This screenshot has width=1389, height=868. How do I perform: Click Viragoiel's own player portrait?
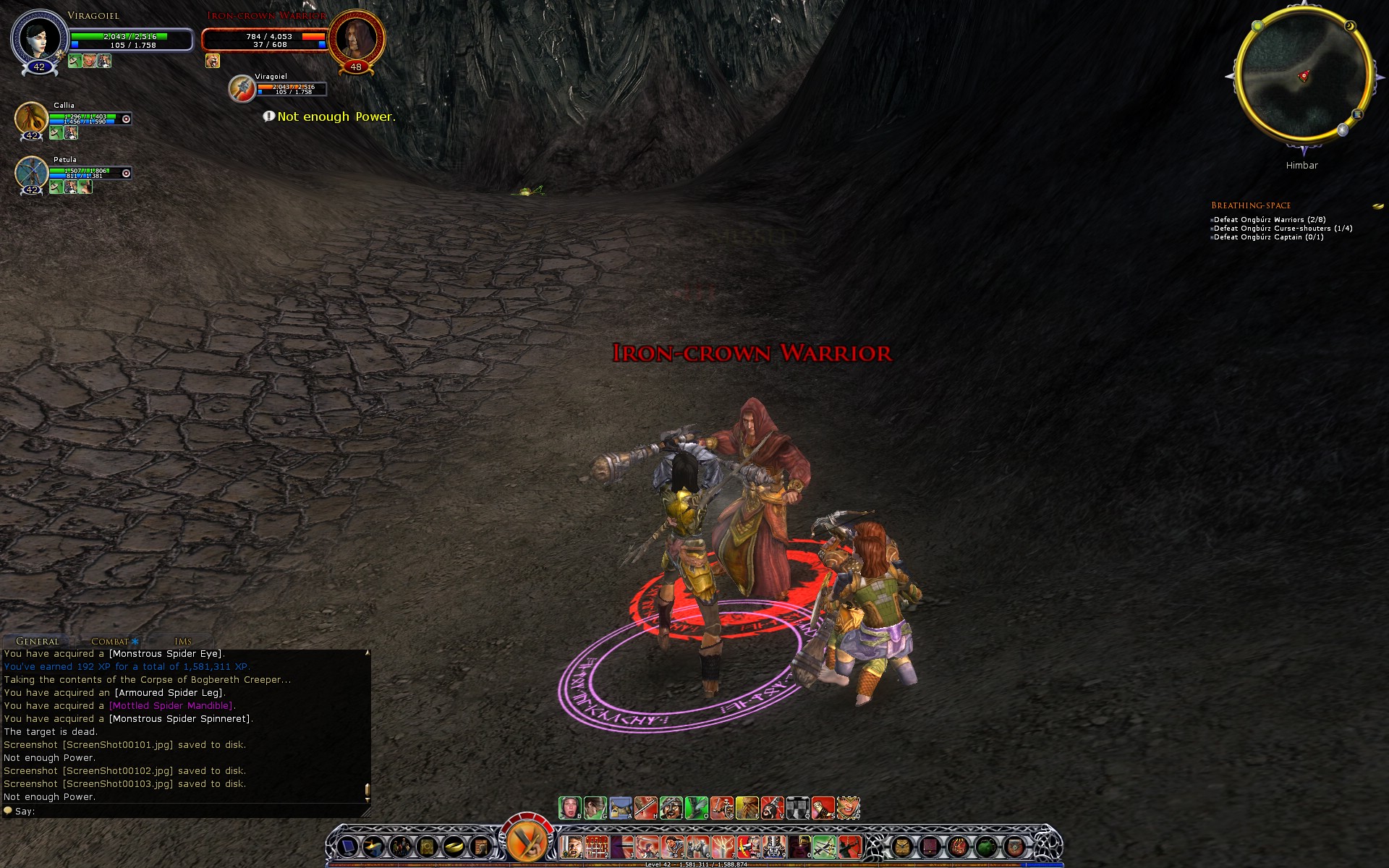pos(39,39)
